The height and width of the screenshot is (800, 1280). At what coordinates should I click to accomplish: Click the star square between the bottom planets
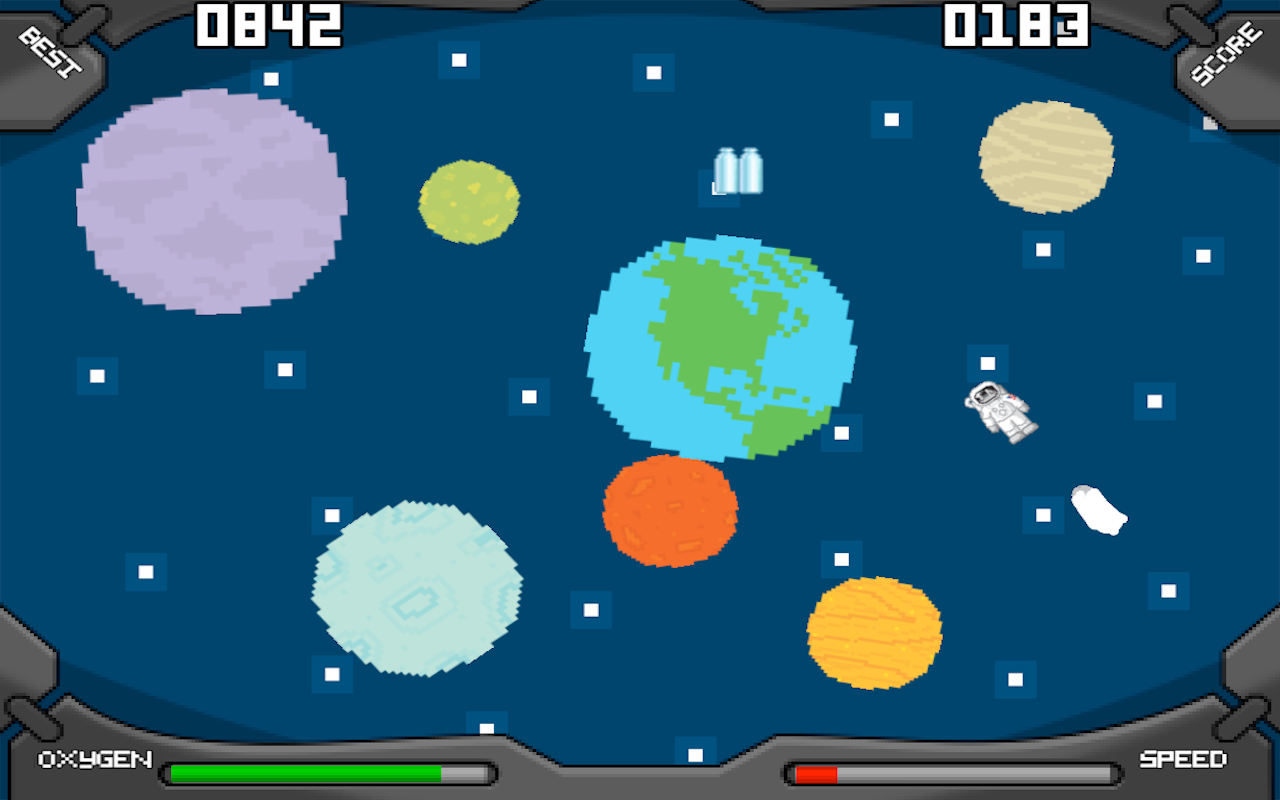[592, 609]
